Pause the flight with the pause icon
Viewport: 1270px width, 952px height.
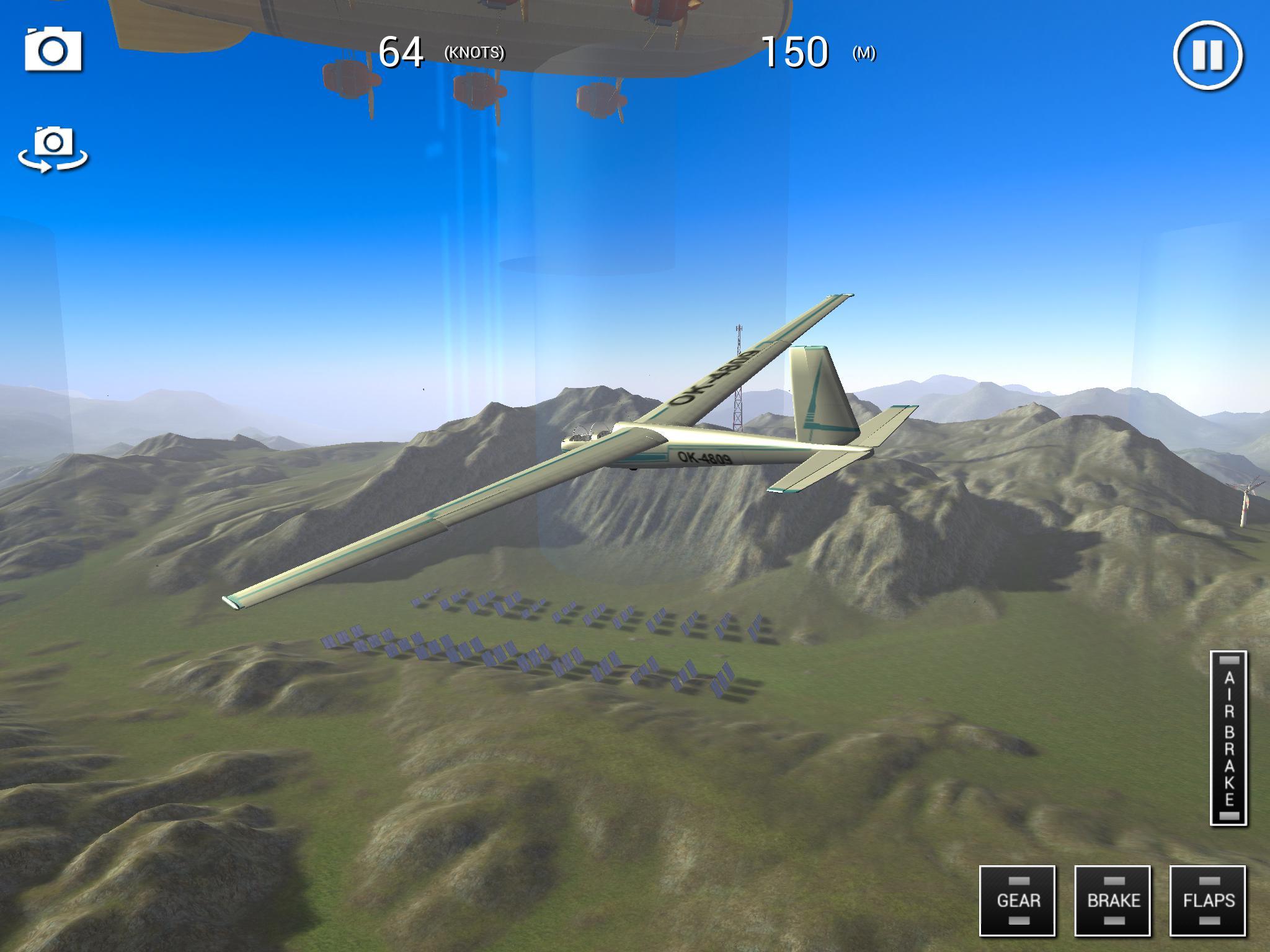(x=1206, y=56)
